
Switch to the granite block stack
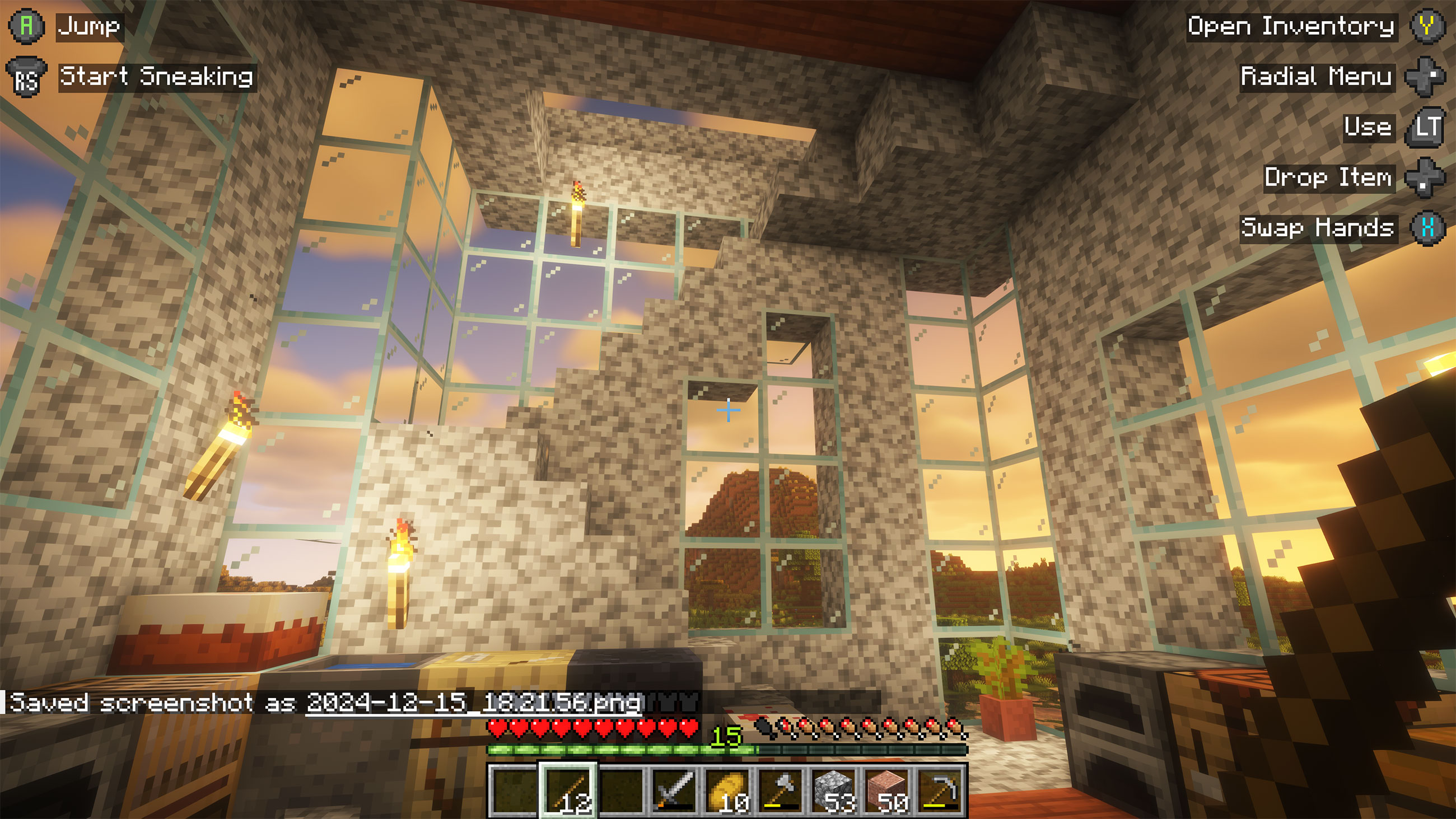click(x=887, y=789)
